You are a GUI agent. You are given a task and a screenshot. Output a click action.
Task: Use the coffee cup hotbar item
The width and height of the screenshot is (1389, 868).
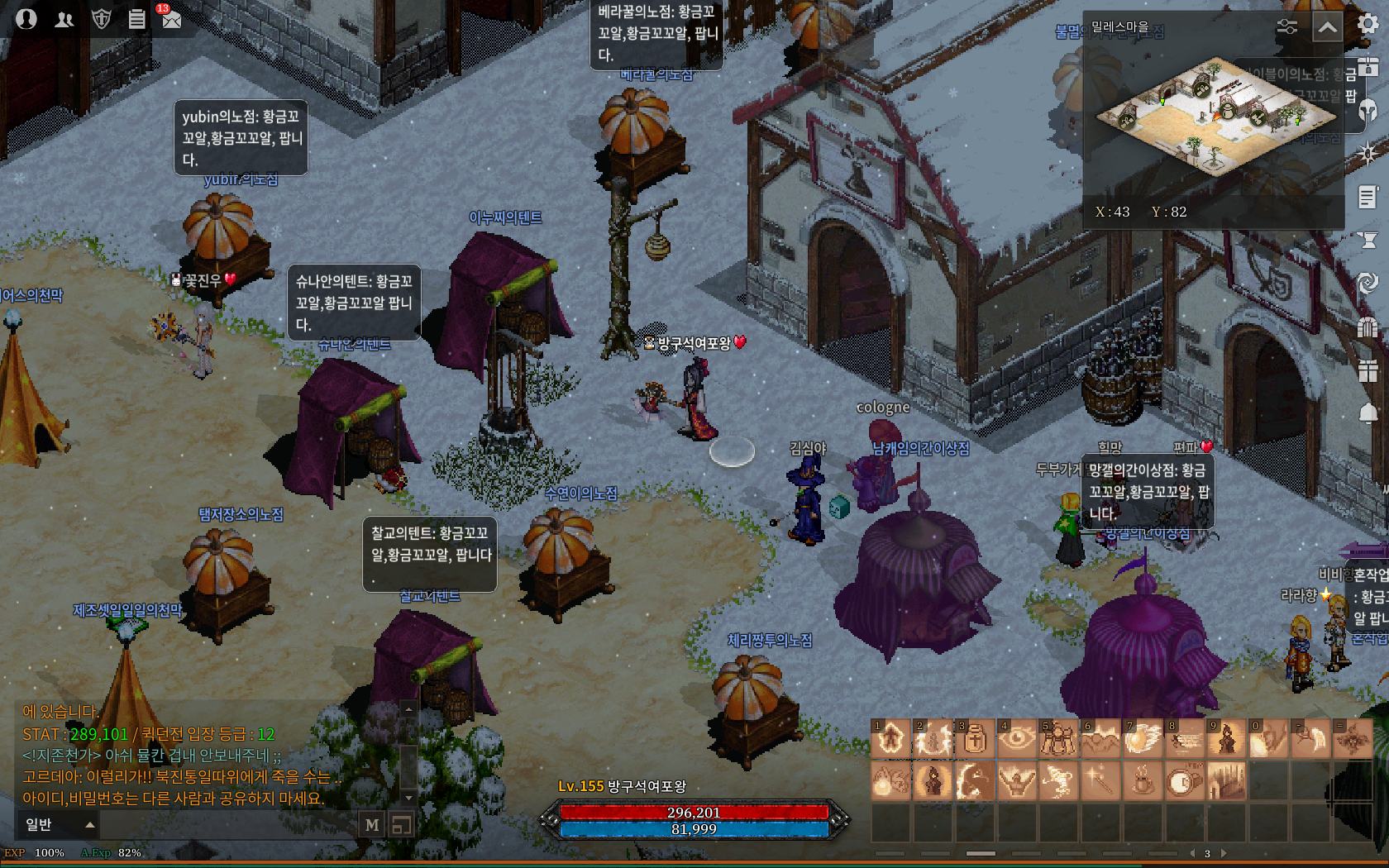tap(1142, 780)
